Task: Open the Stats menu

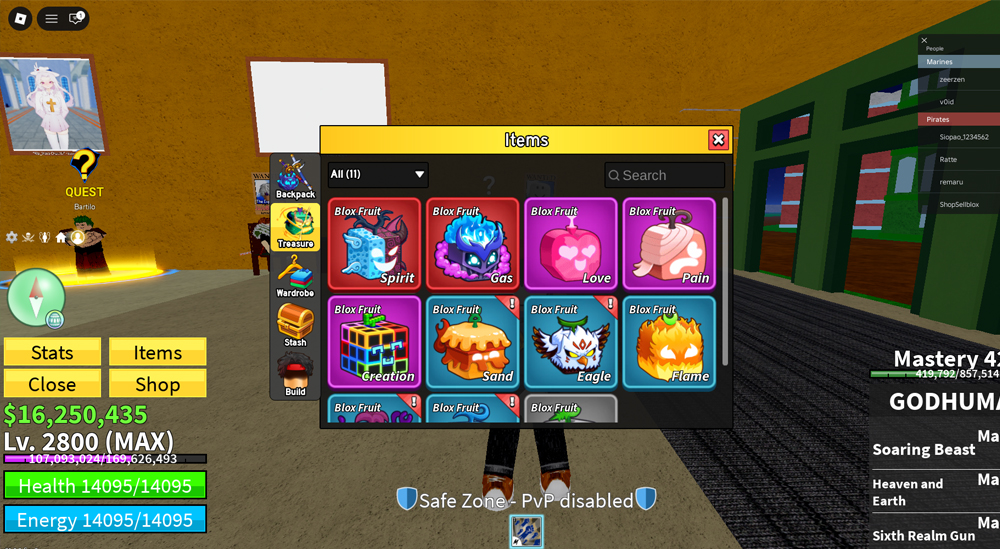Action: (52, 352)
